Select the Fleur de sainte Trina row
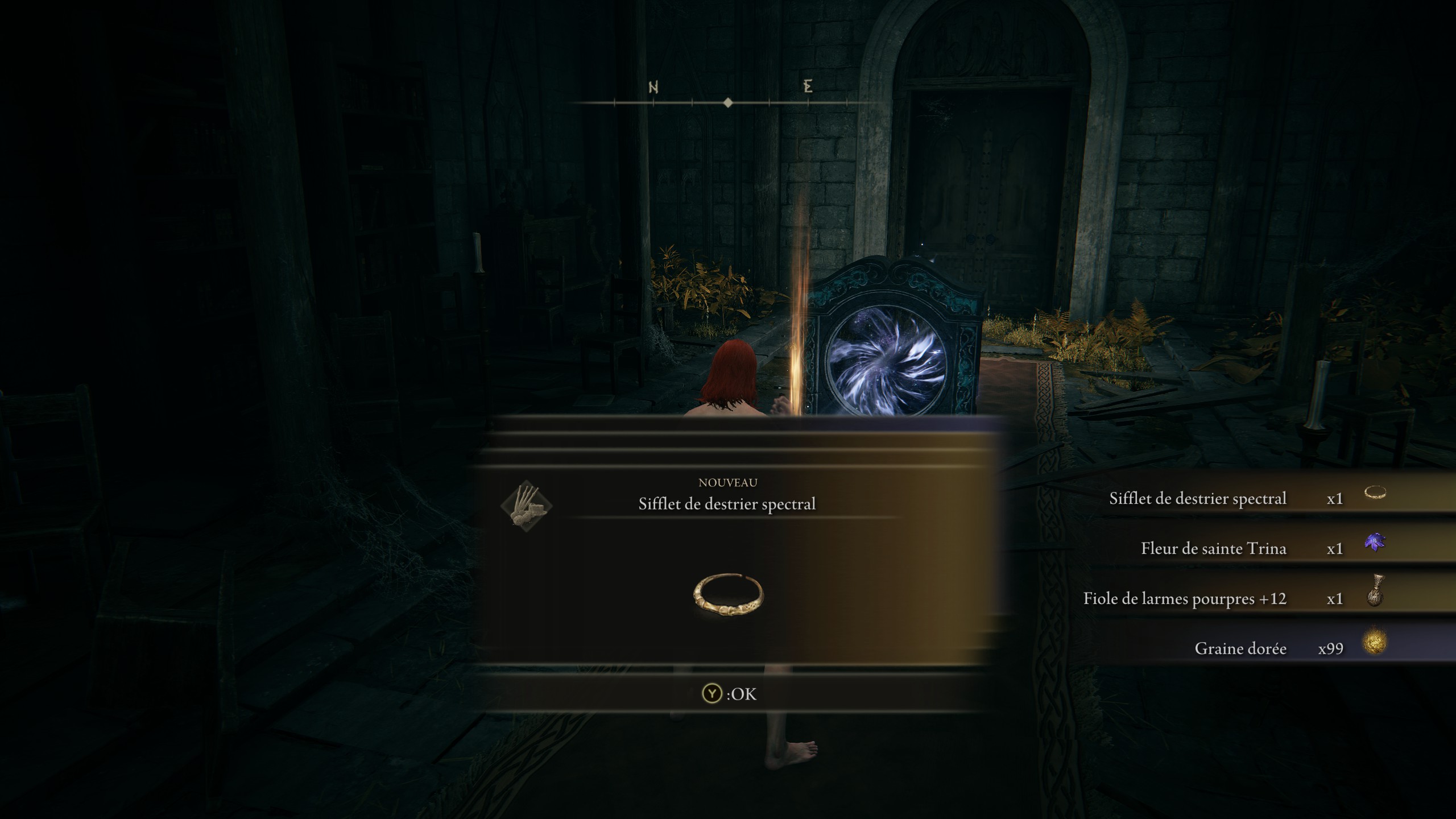The image size is (1456, 819). pos(1240,548)
